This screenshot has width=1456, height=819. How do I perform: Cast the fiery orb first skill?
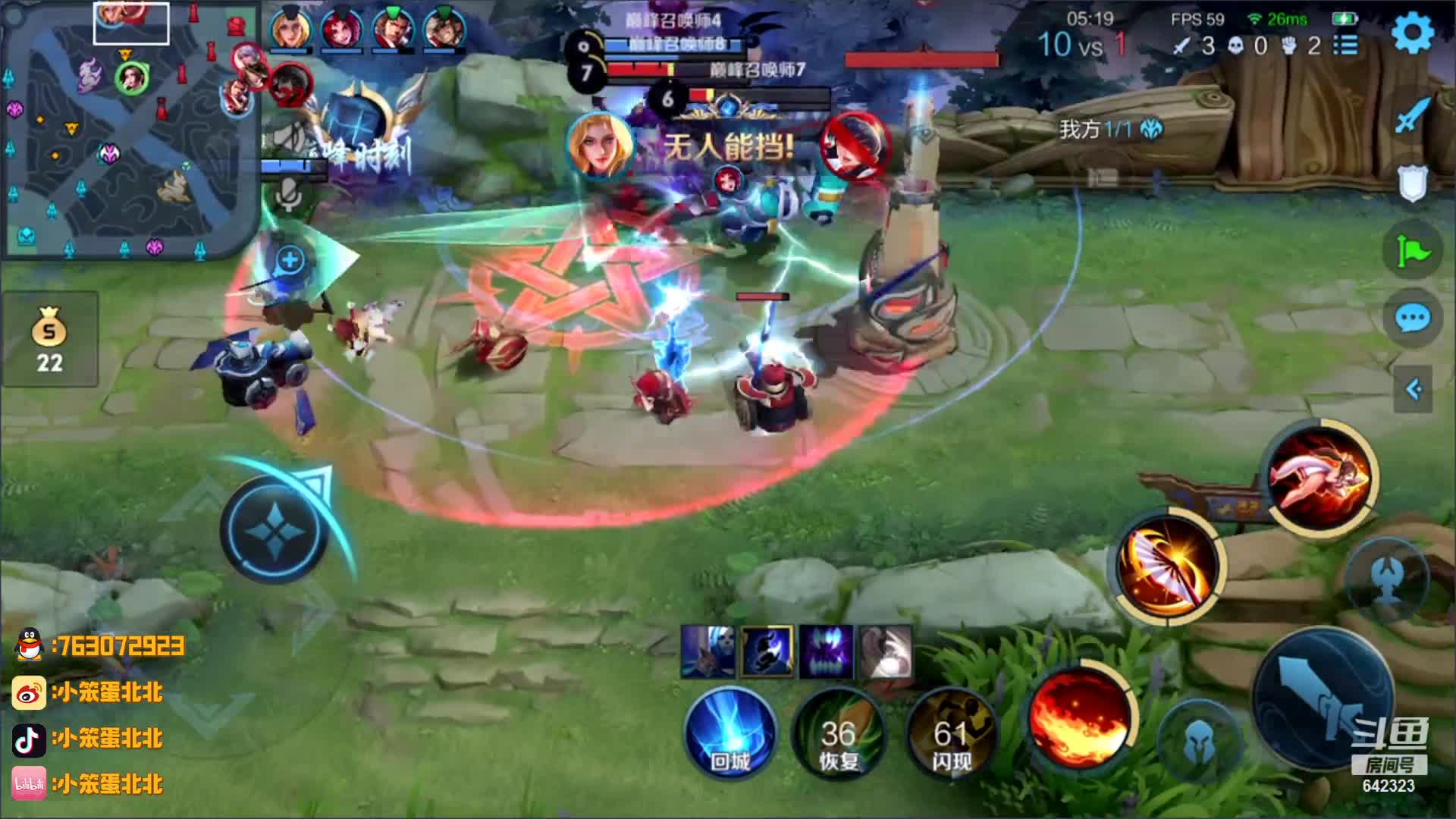[1081, 718]
